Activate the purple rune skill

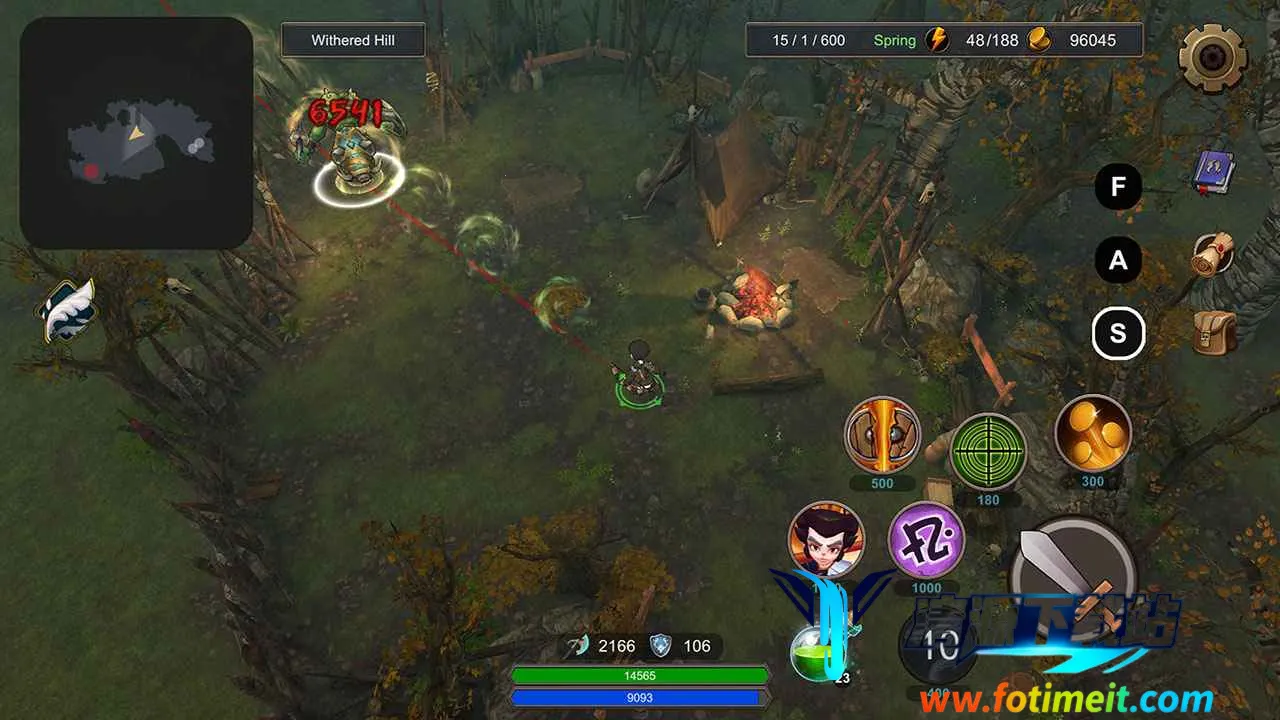(x=926, y=540)
